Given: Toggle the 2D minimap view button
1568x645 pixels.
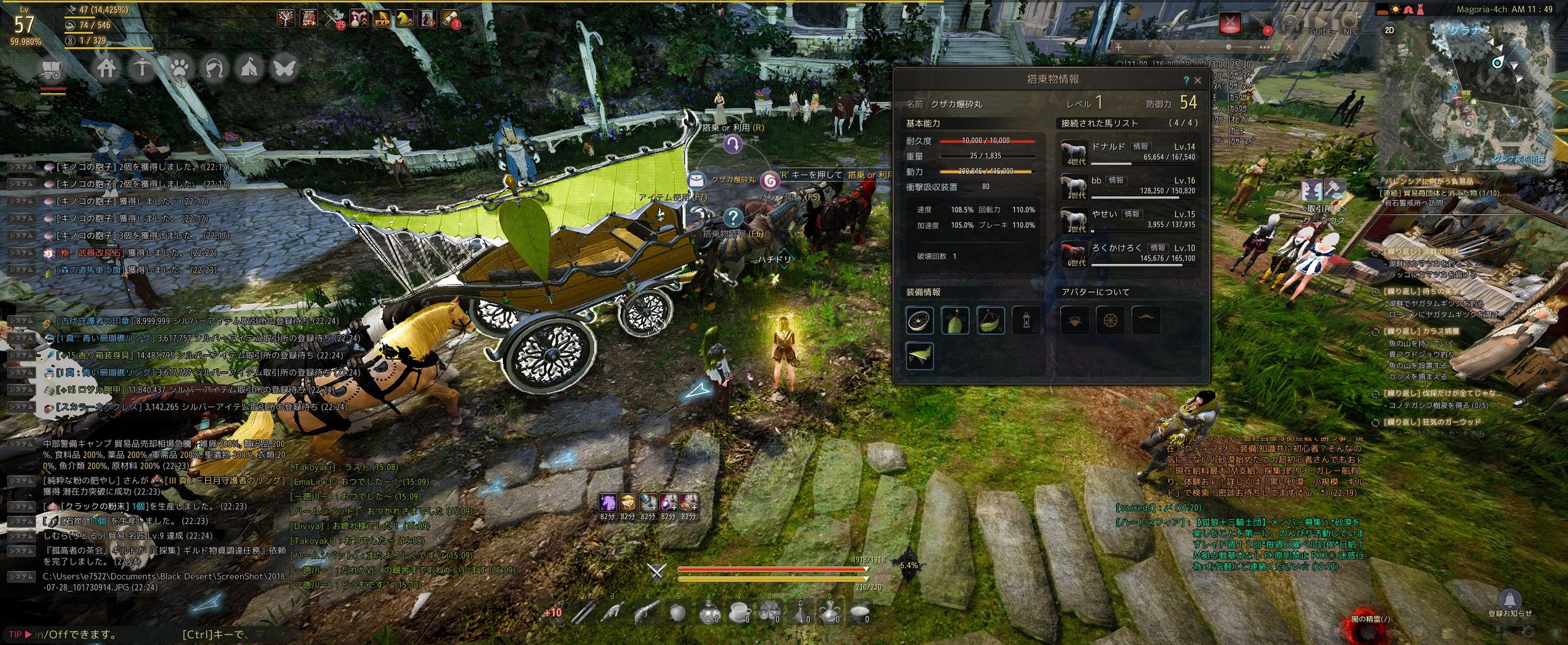Looking at the screenshot, I should [1389, 30].
